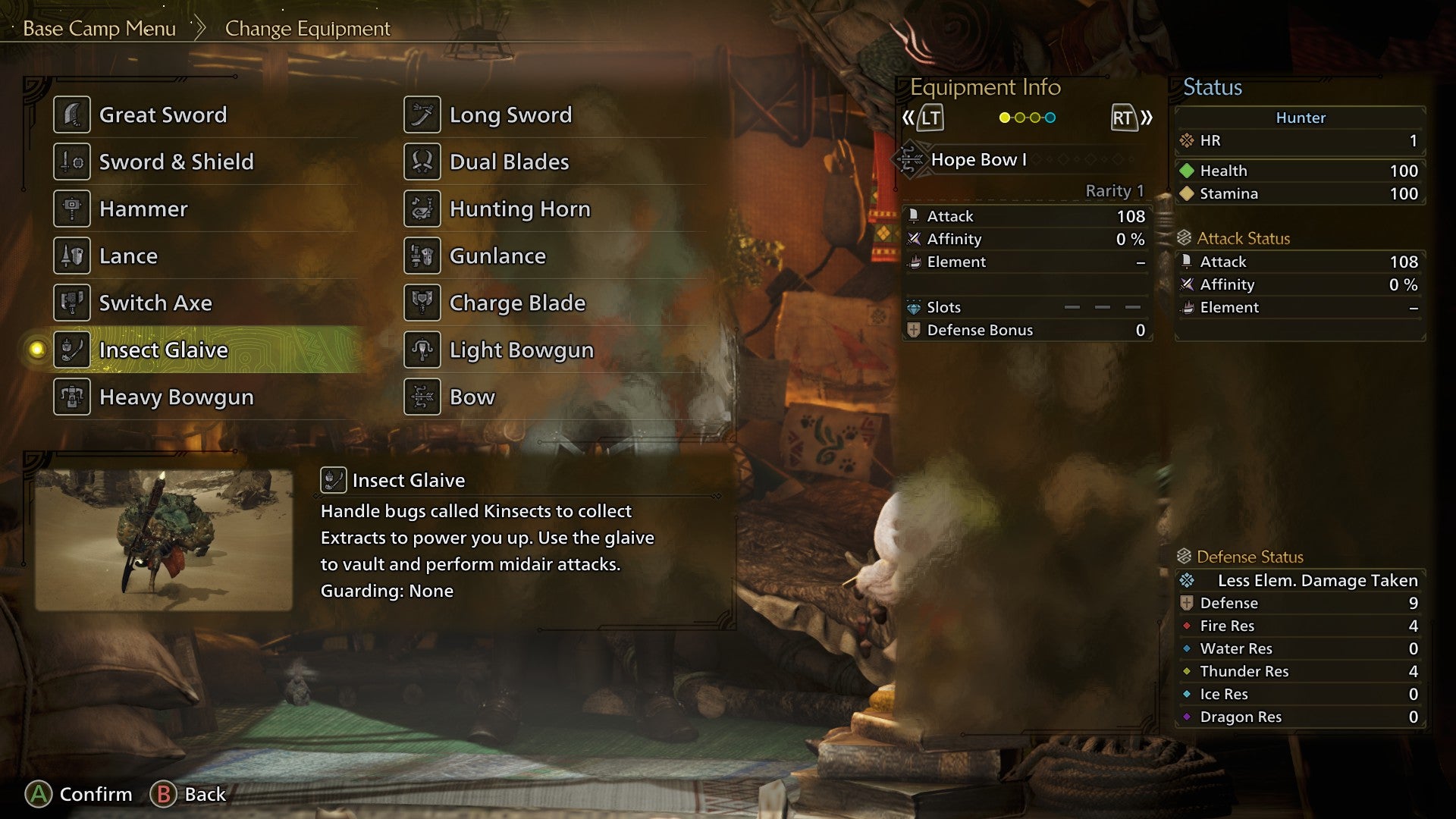Select the Bow icon at list bottom
Screen dimensions: 1456x819
[422, 397]
